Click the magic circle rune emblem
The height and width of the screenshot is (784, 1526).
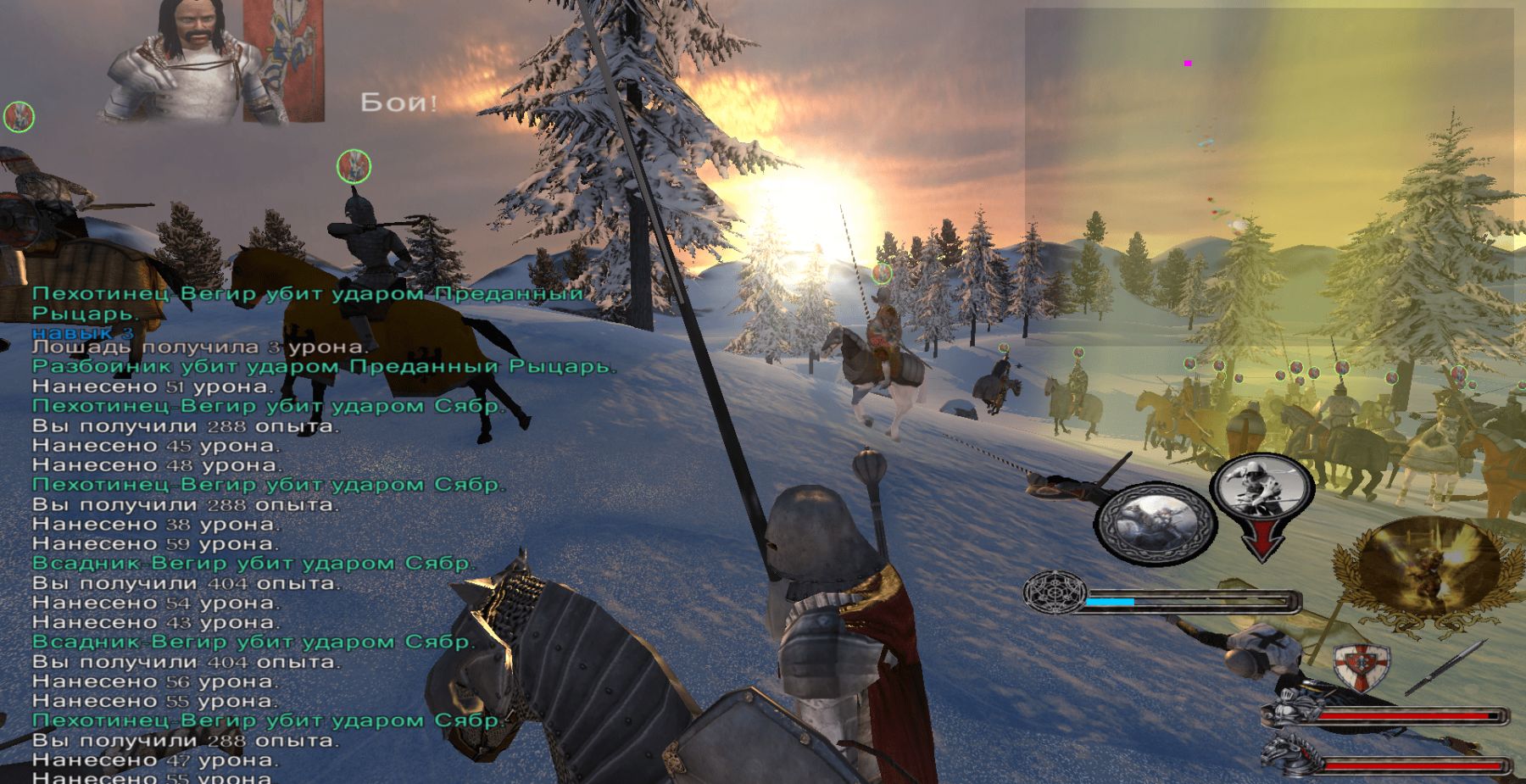pyautogui.click(x=1054, y=592)
